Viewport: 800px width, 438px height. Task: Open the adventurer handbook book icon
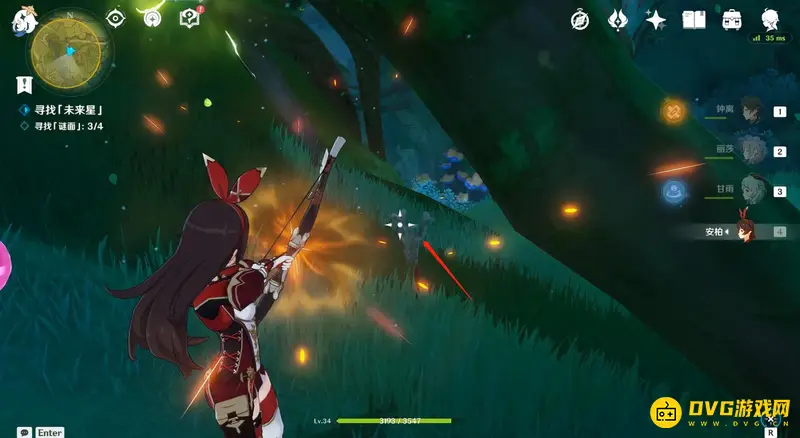(694, 19)
